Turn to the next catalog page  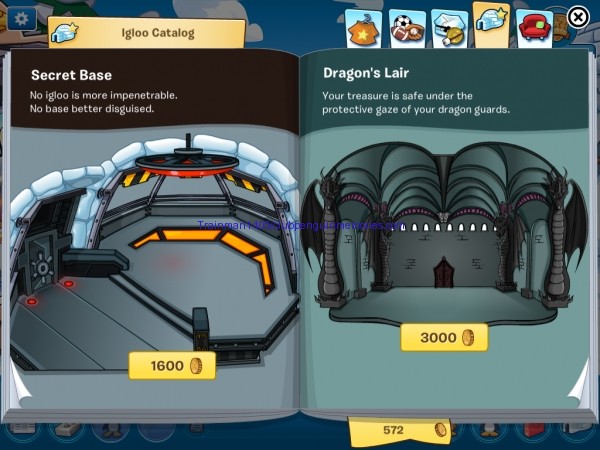point(579,385)
